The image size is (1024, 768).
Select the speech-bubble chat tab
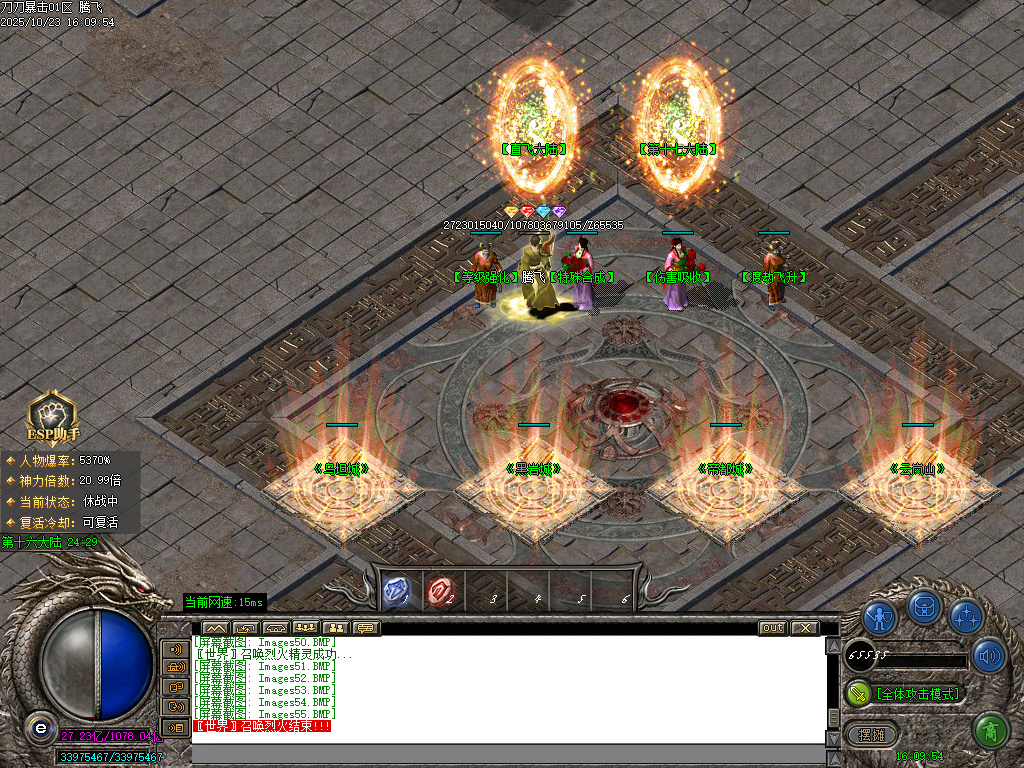366,628
